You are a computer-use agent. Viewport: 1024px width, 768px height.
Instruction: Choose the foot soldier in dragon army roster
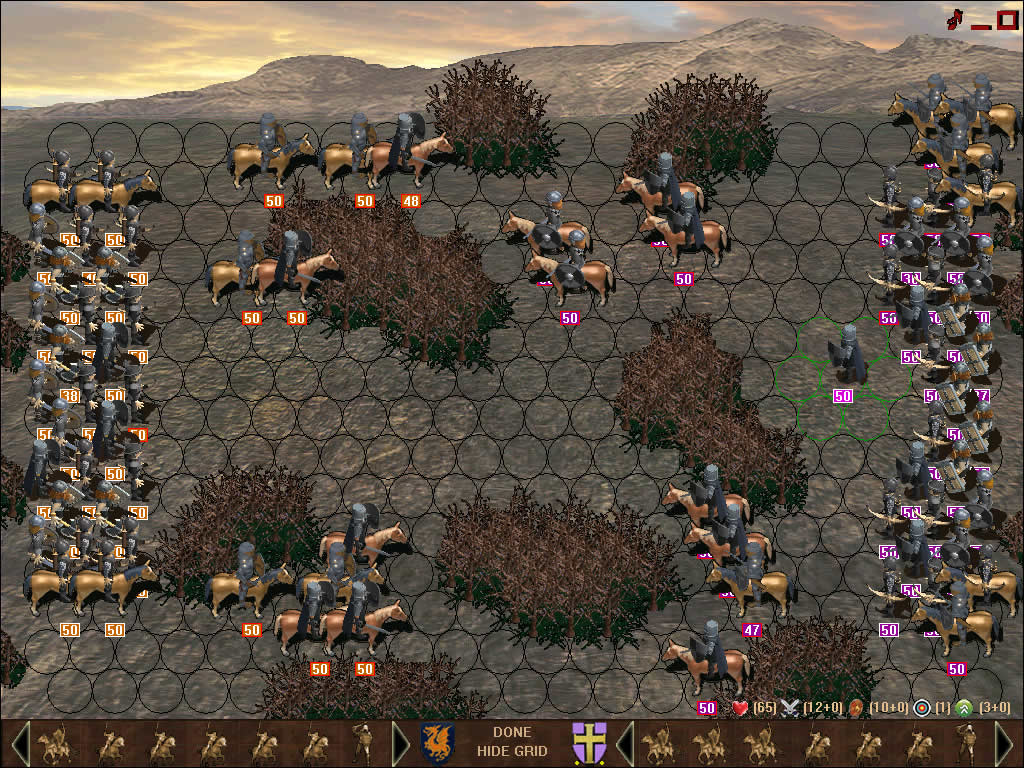click(x=364, y=744)
